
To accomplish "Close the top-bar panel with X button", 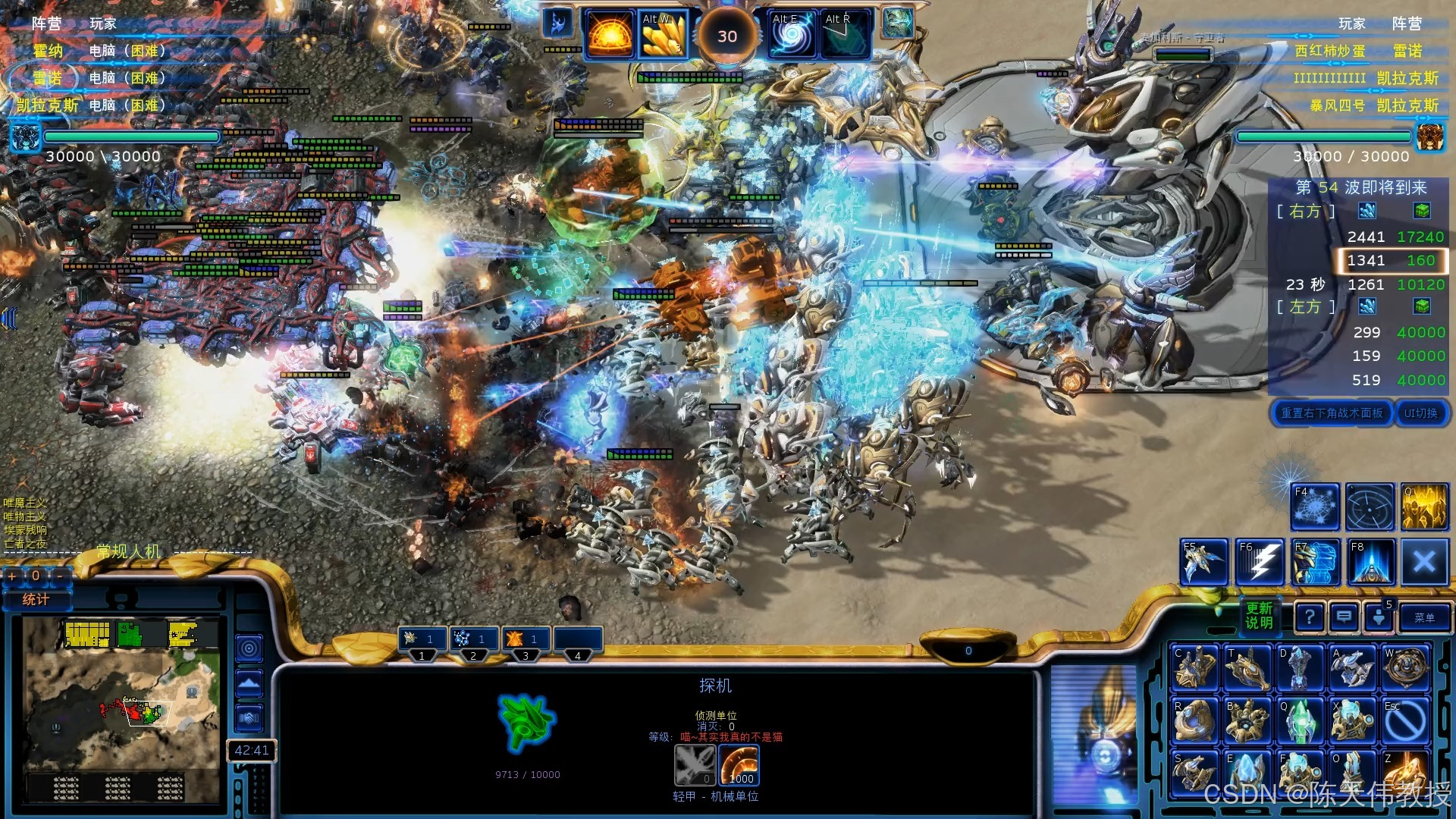I will tap(1424, 563).
